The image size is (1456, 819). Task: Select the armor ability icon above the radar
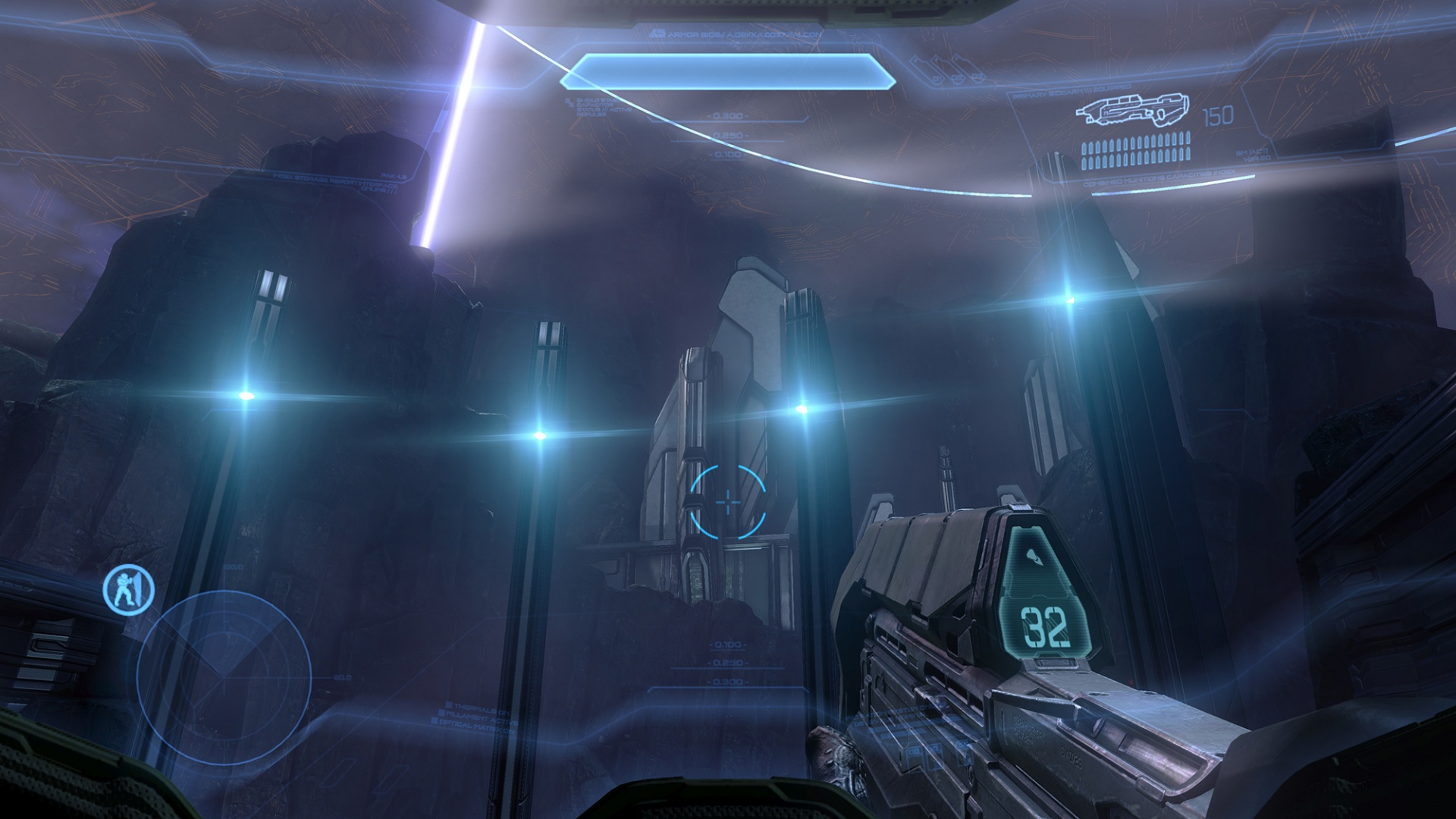tap(129, 589)
